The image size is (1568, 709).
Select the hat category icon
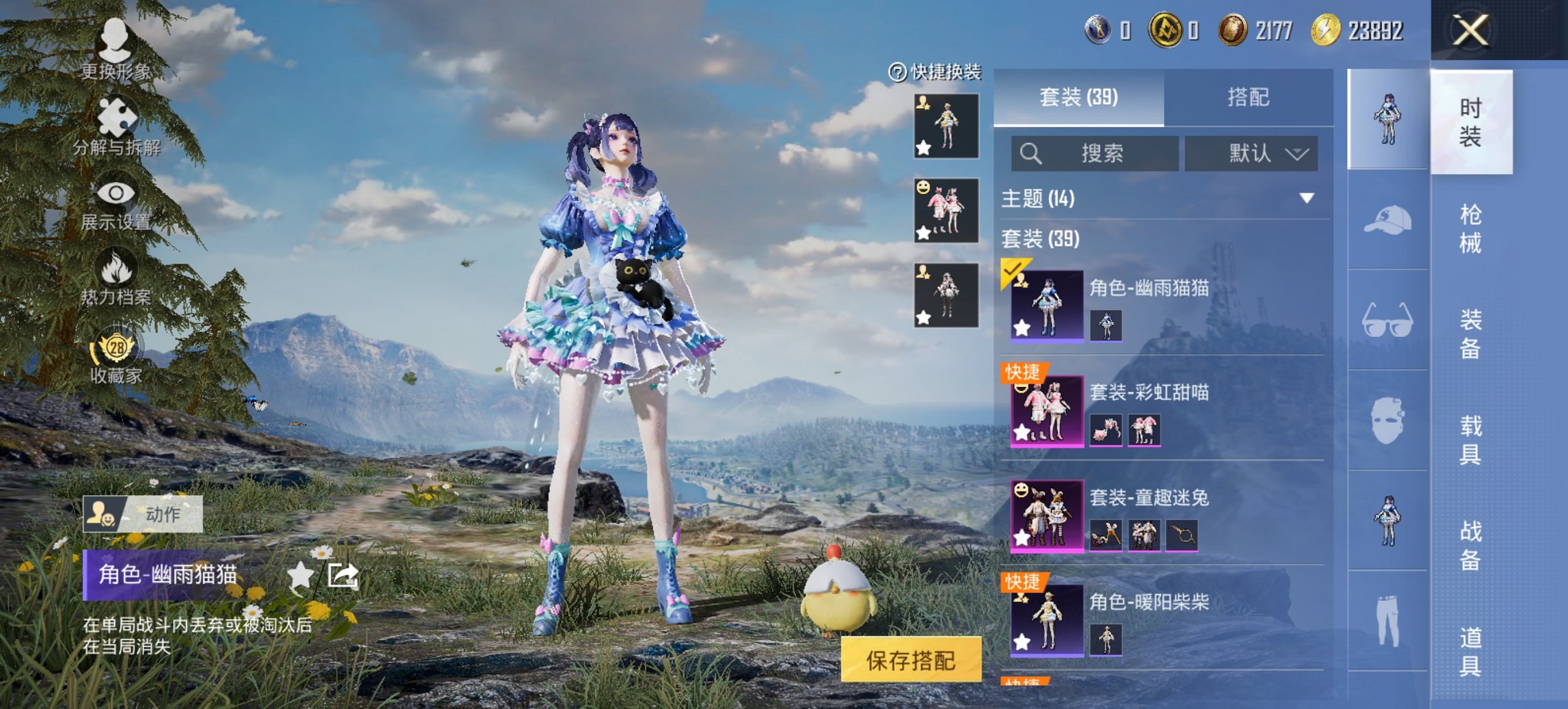pyautogui.click(x=1388, y=220)
